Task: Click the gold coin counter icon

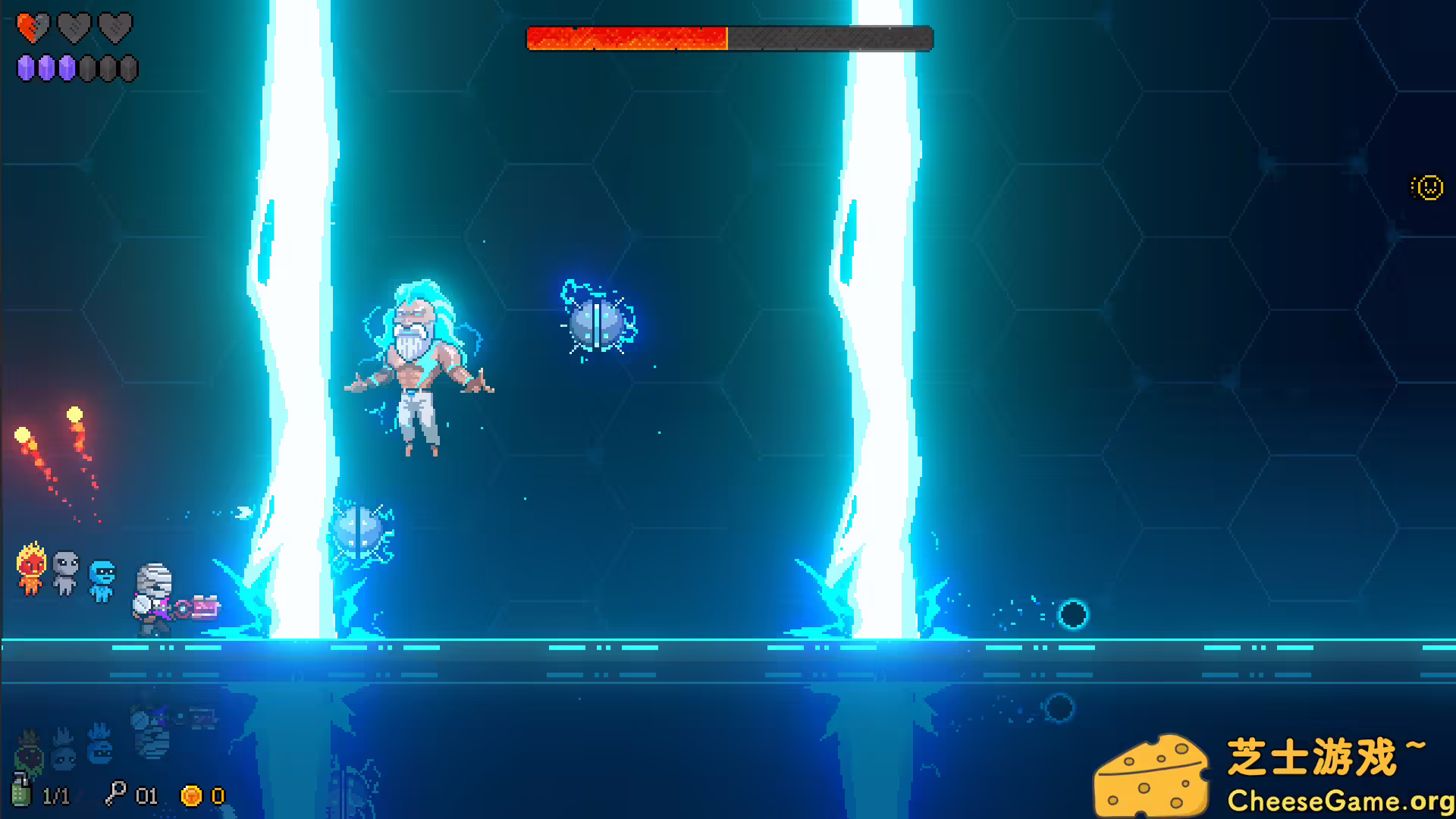Action: coord(191,795)
